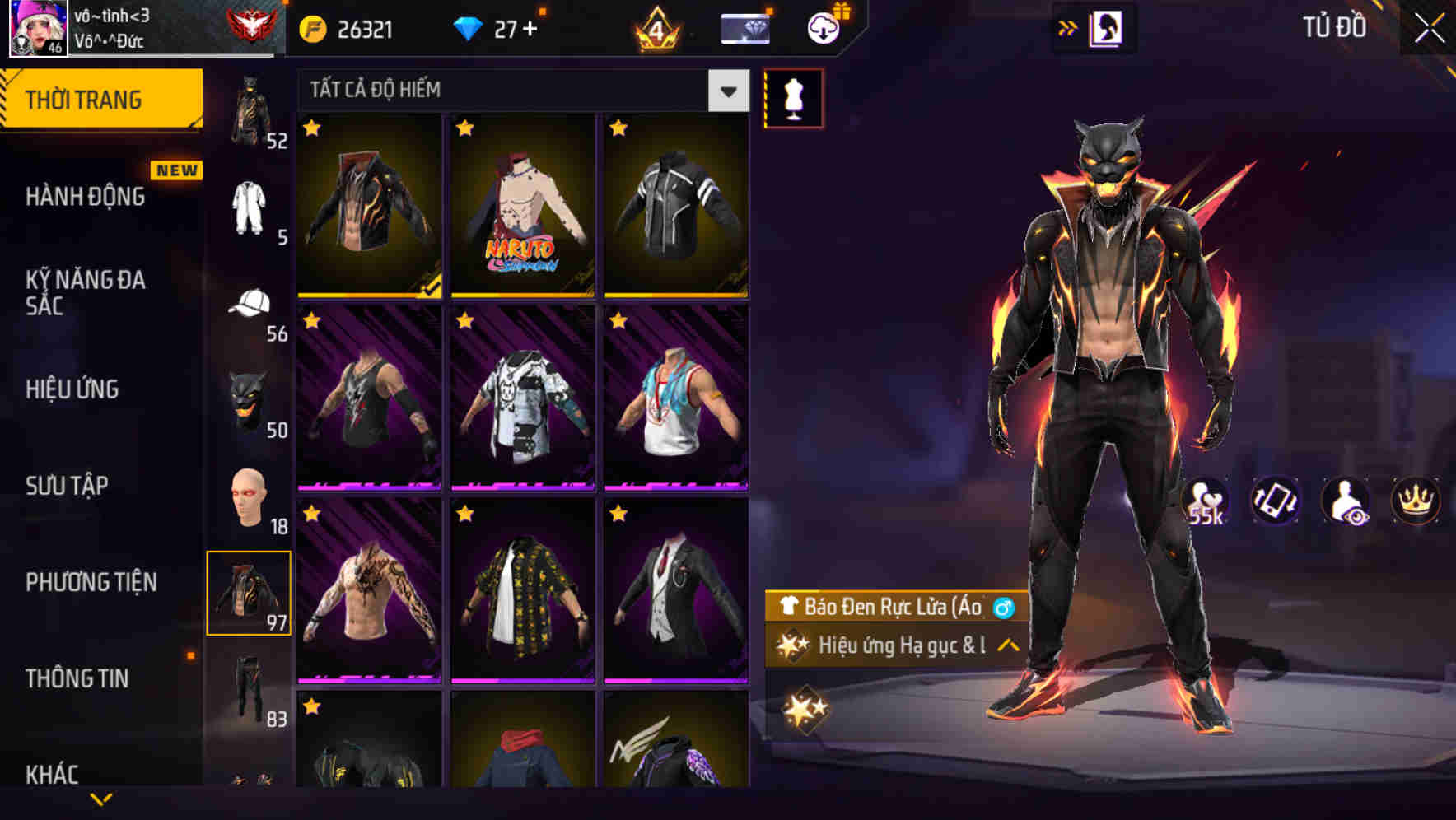Toggle favorite star on the Naruto Shippuden shirt

[x=465, y=128]
